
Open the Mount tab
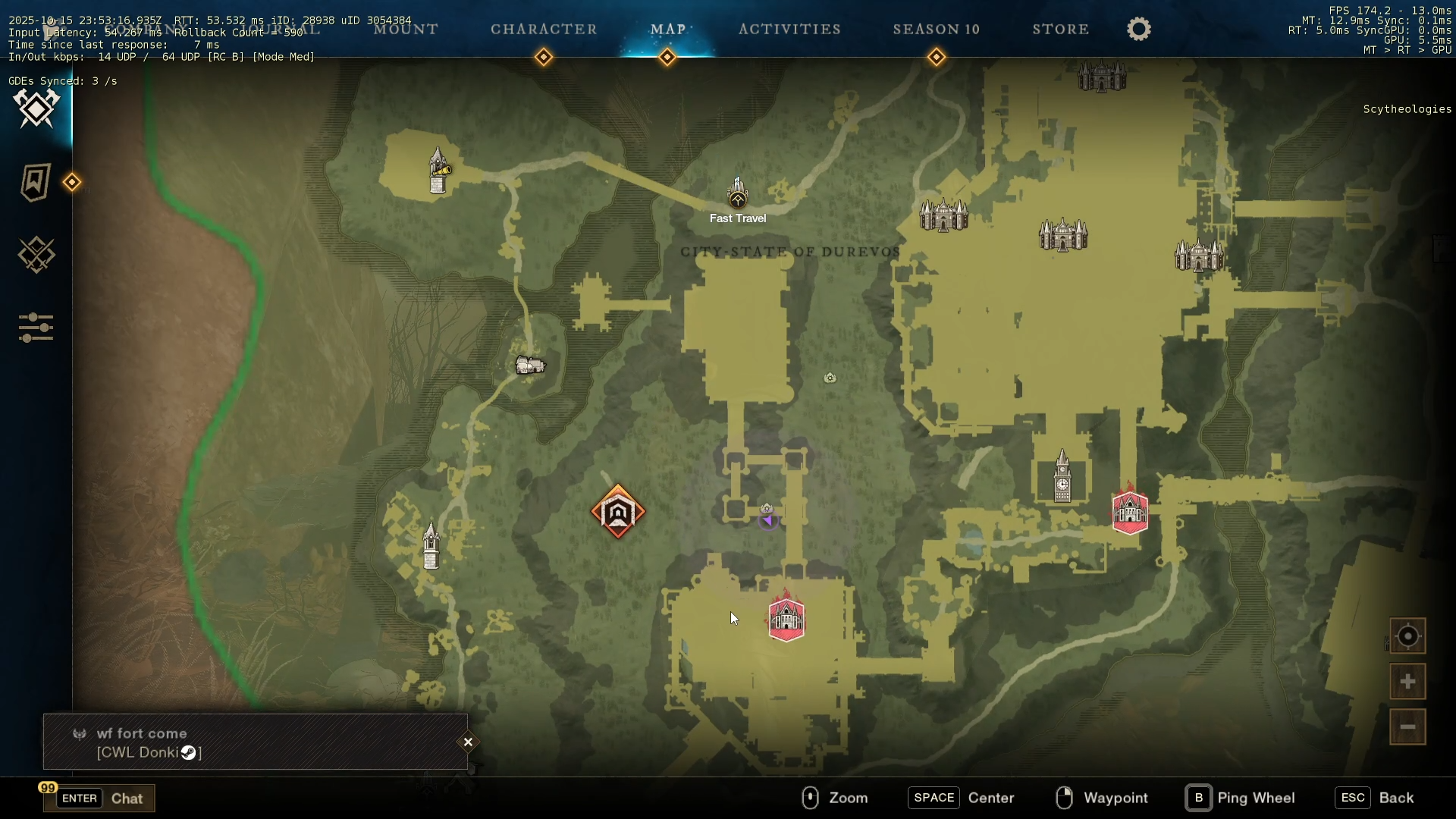(x=406, y=30)
